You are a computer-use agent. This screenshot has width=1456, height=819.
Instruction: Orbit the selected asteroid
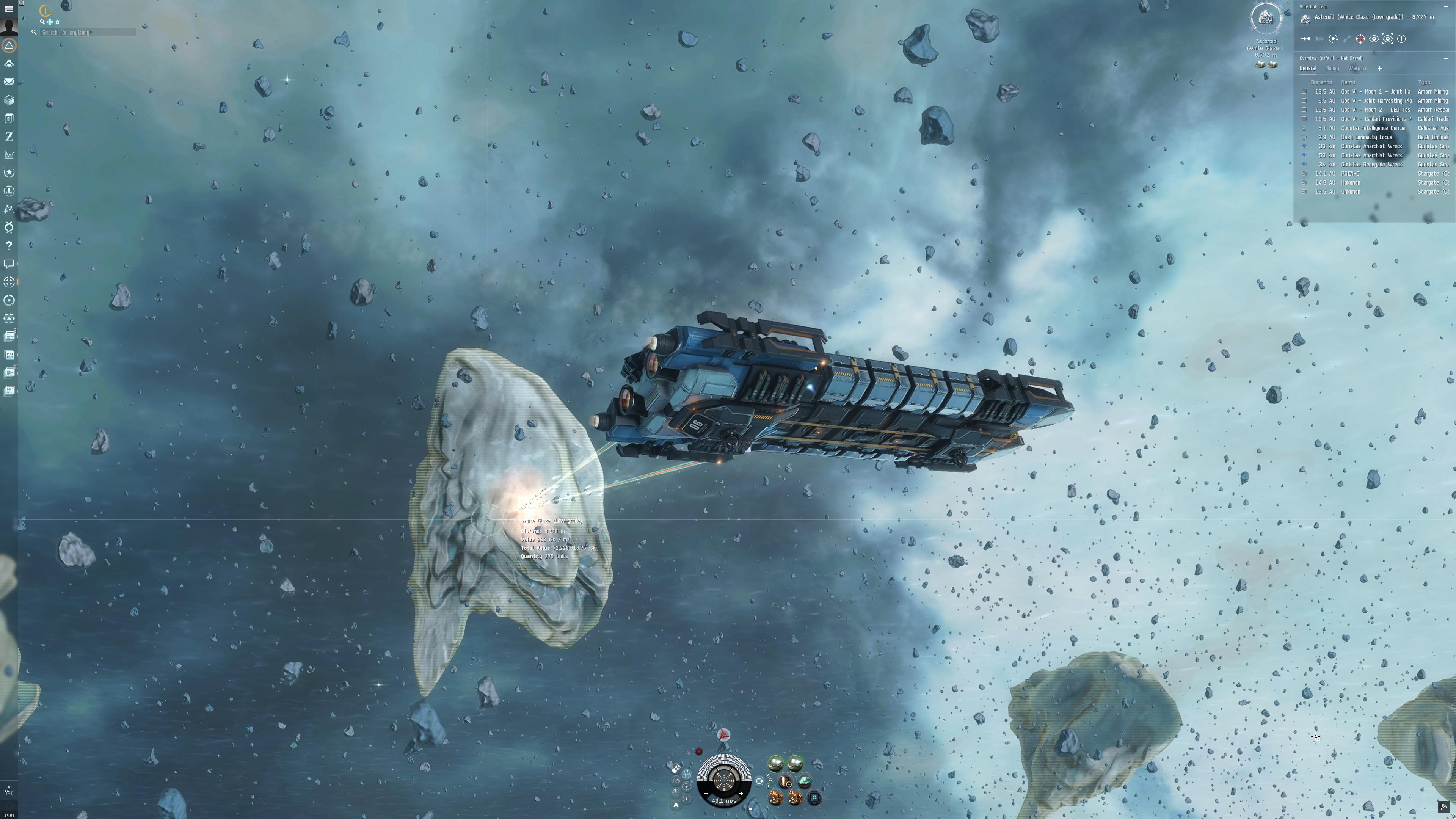1334,39
